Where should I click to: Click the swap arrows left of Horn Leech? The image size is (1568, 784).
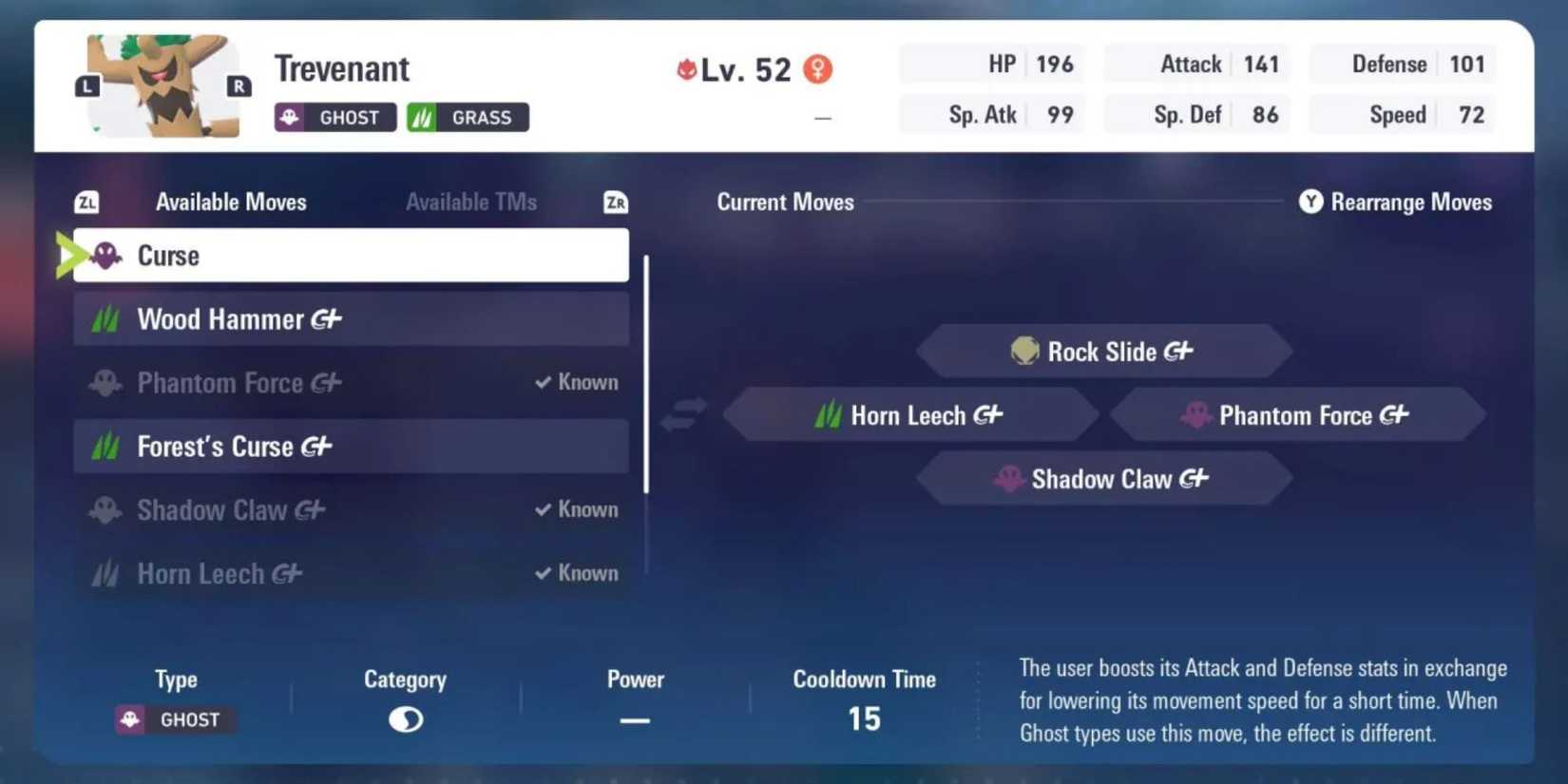pos(682,414)
